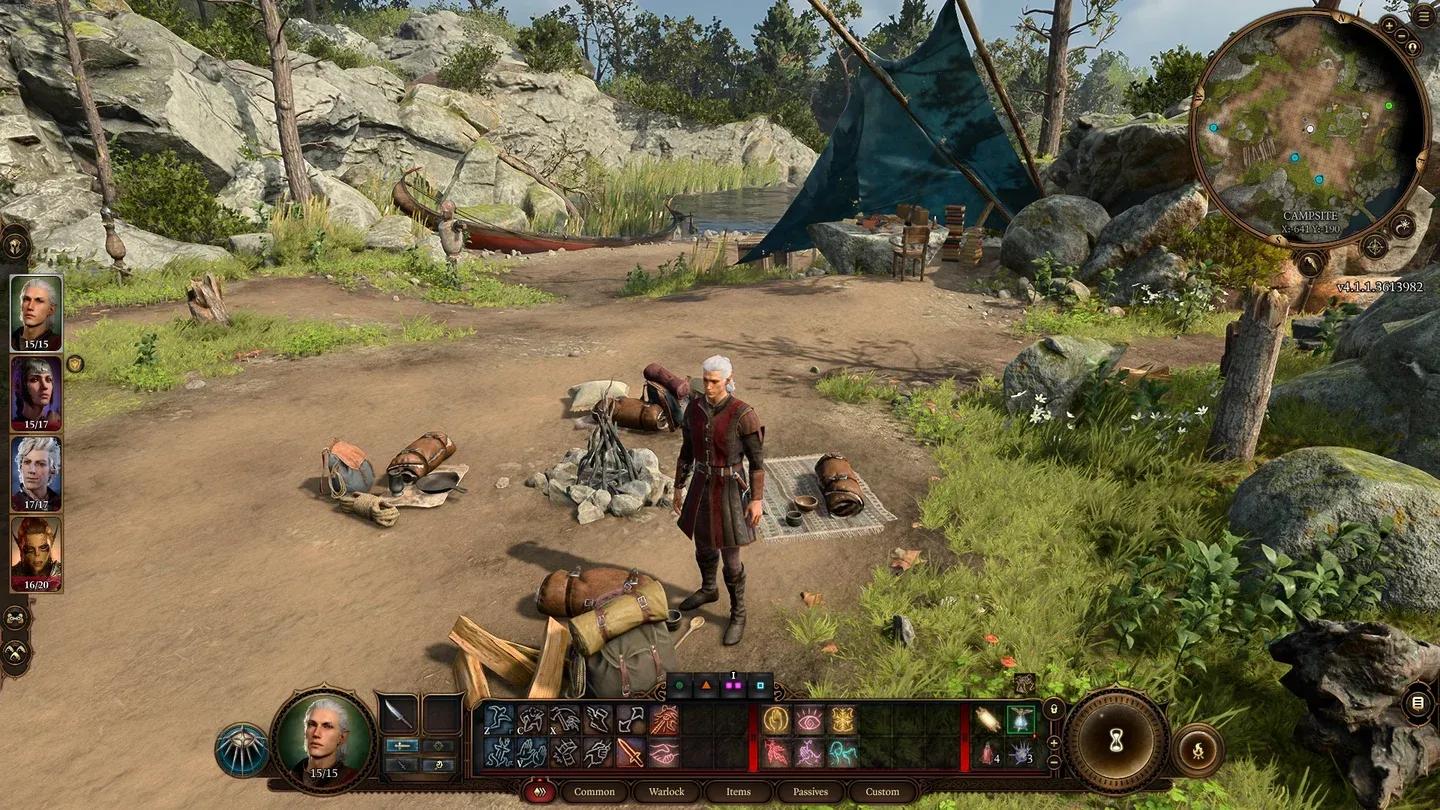The height and width of the screenshot is (810, 1440).
Task: Switch to the Common hotbar tab
Action: (594, 792)
